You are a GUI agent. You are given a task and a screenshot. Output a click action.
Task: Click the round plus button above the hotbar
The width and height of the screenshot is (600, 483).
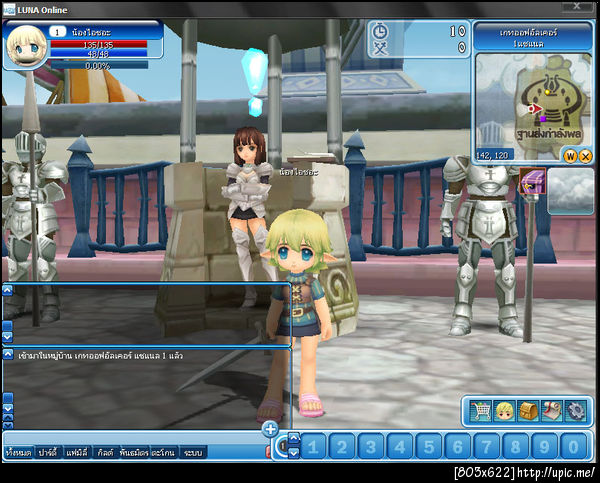point(270,429)
